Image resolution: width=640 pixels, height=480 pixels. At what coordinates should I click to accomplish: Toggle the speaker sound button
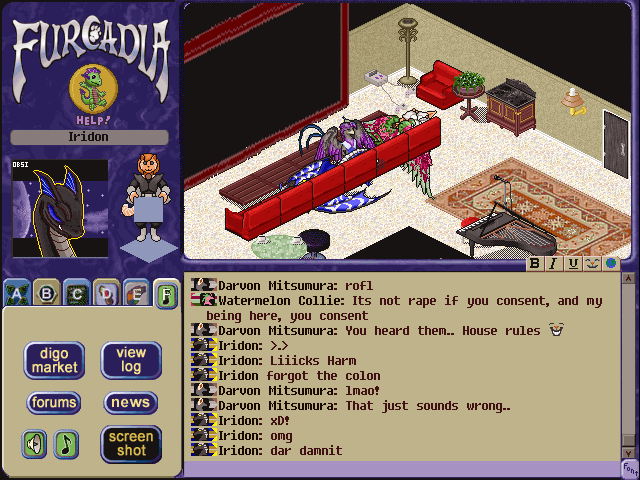pos(35,443)
